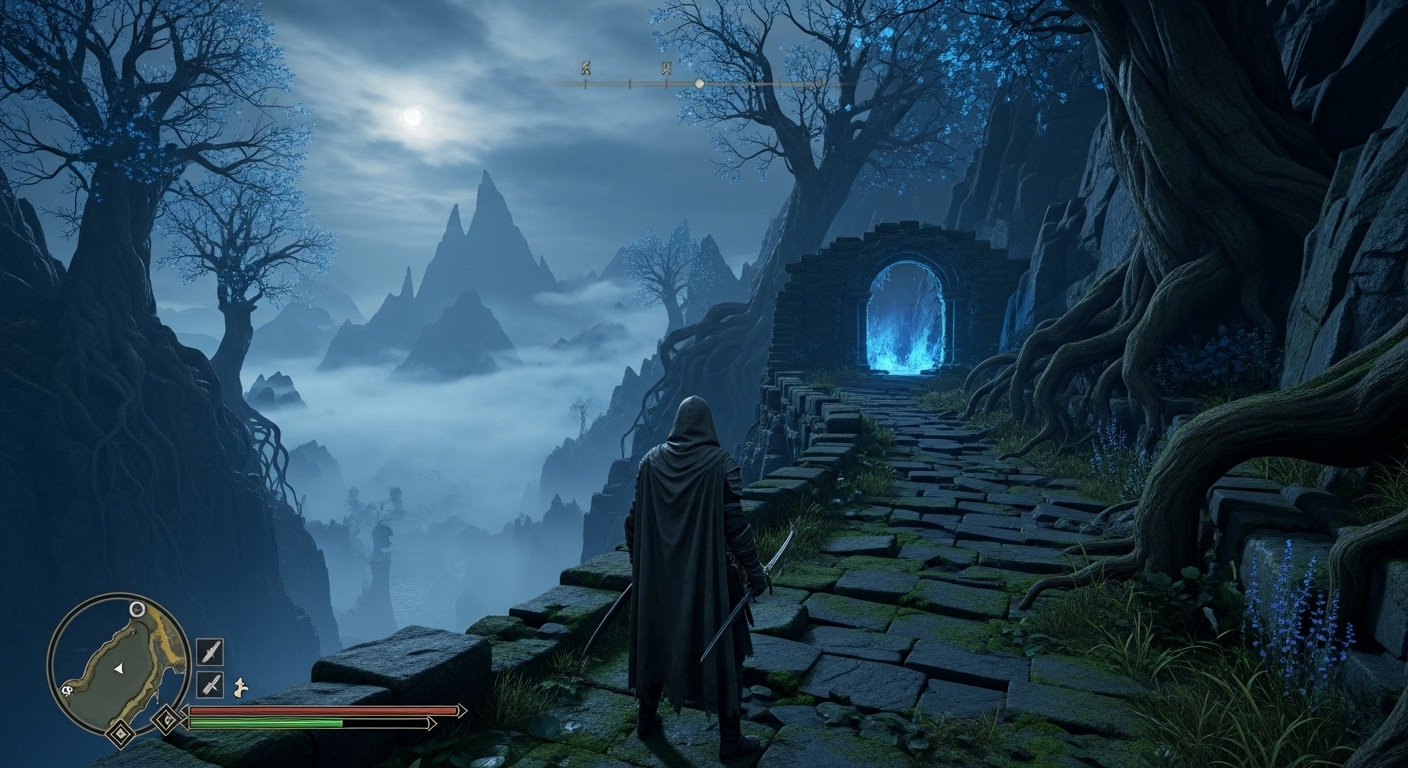Click the white symbol marker on the minimap's left rim
The width and height of the screenshot is (1408, 768).
click(x=67, y=689)
